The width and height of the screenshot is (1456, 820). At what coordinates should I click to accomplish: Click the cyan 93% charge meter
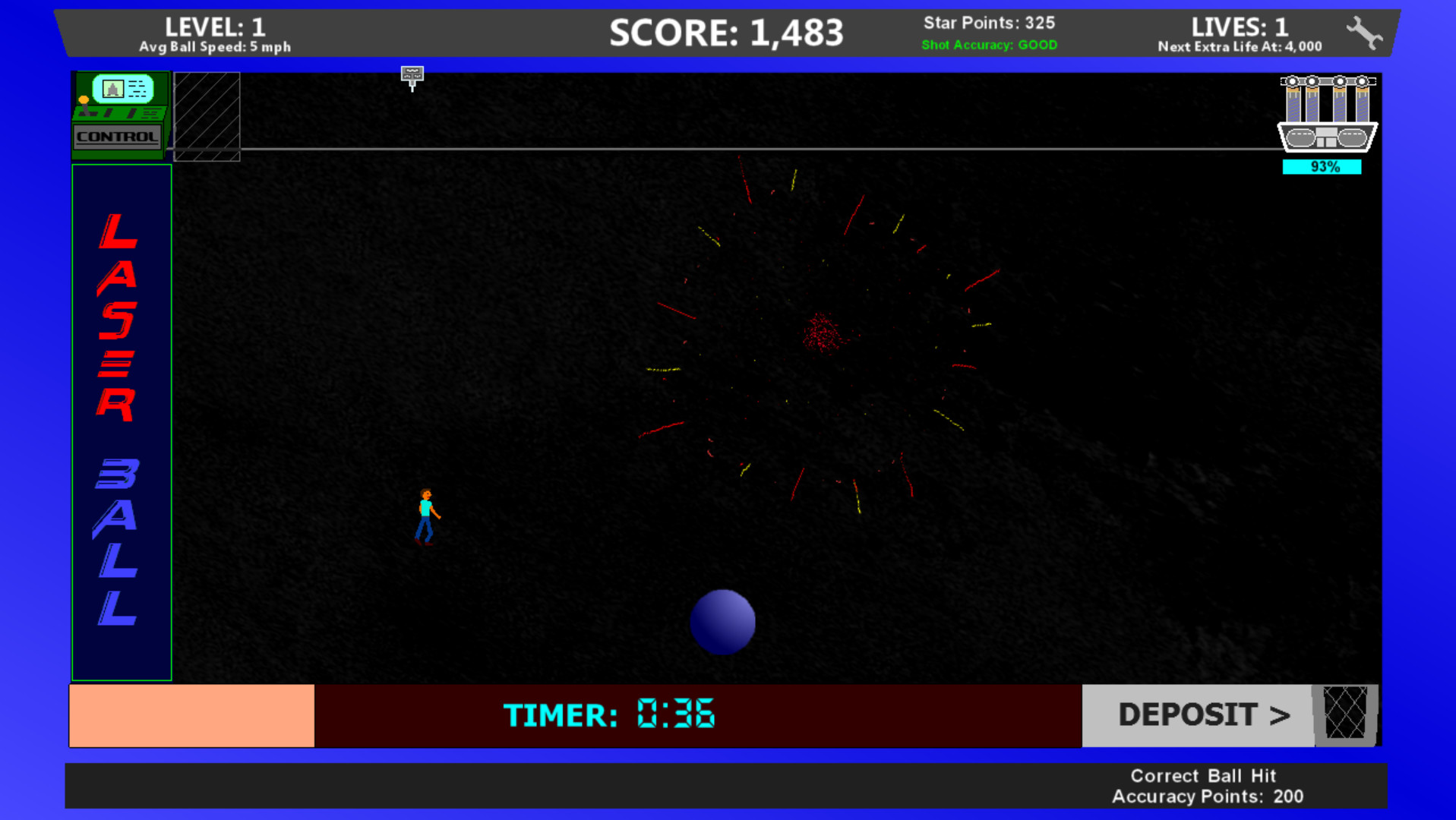pos(1322,166)
